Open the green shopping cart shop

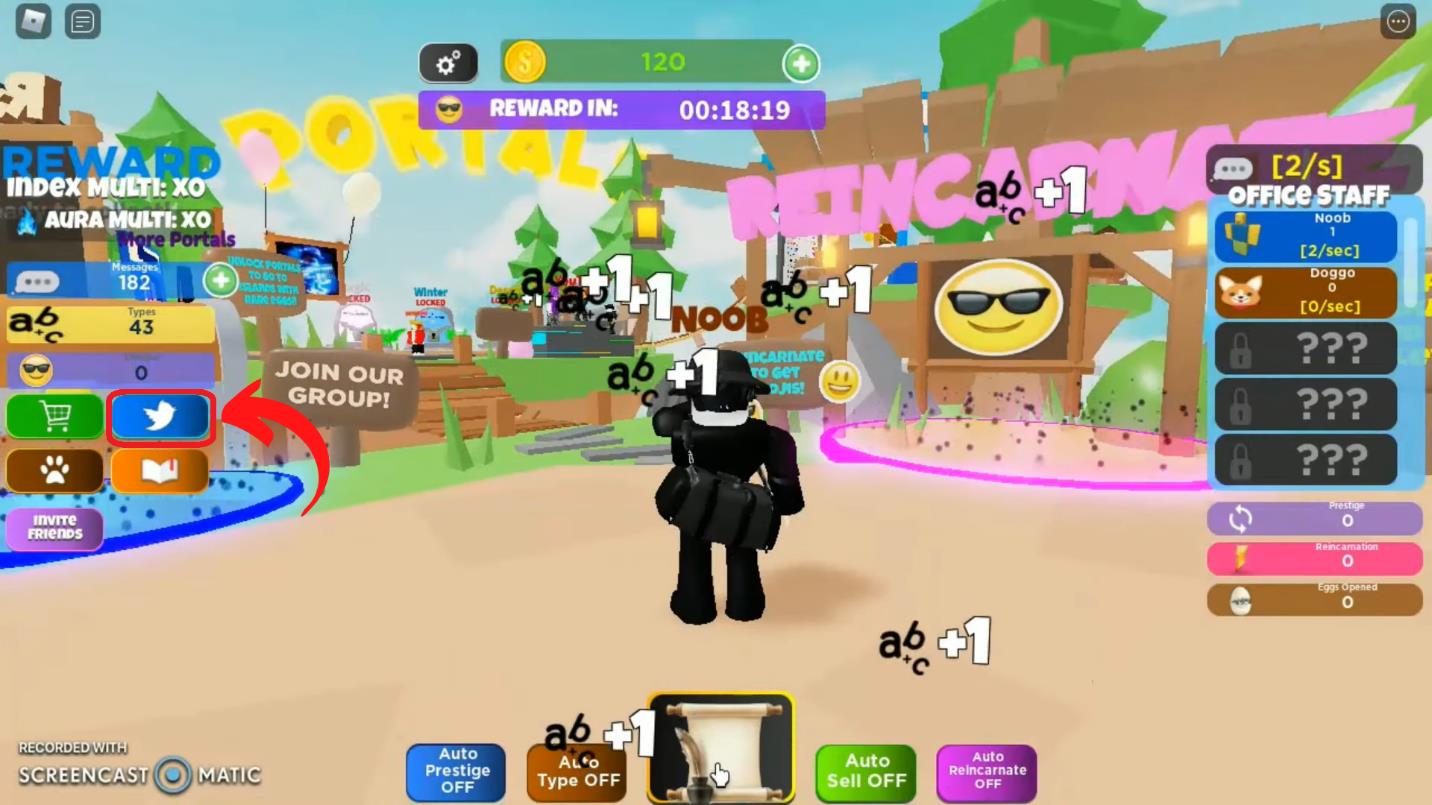click(55, 416)
